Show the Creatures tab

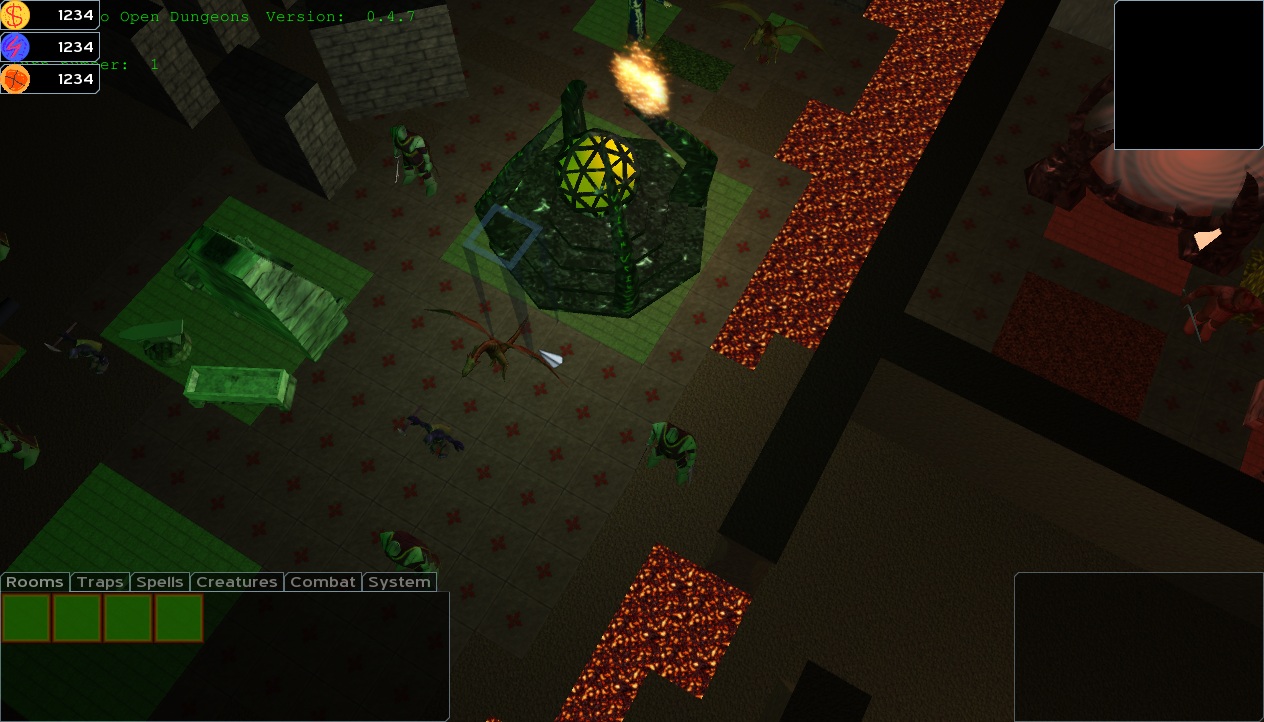237,582
